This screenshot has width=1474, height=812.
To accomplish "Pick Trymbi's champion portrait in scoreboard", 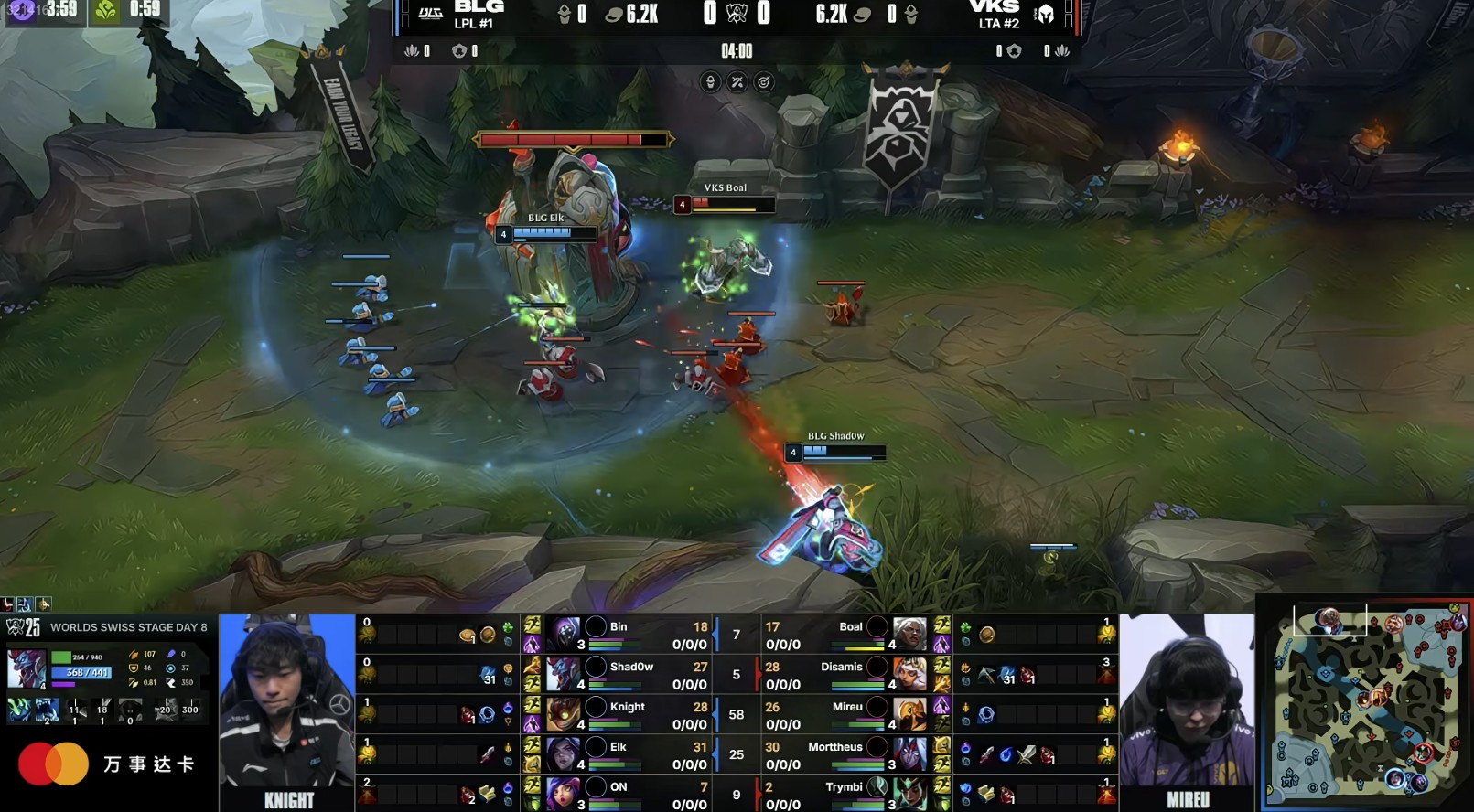I will click(x=909, y=793).
